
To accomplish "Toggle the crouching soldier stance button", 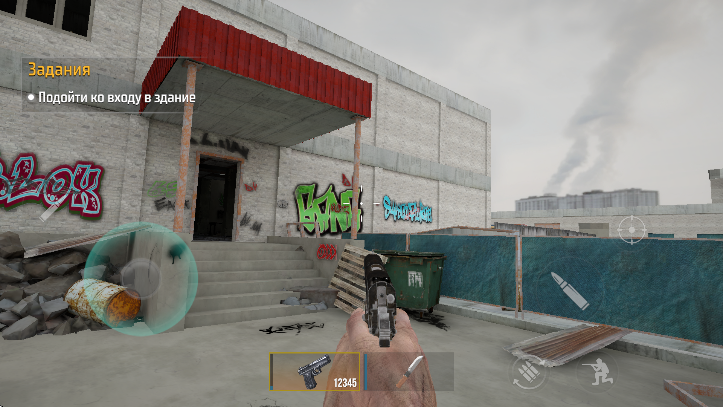I will tap(598, 373).
